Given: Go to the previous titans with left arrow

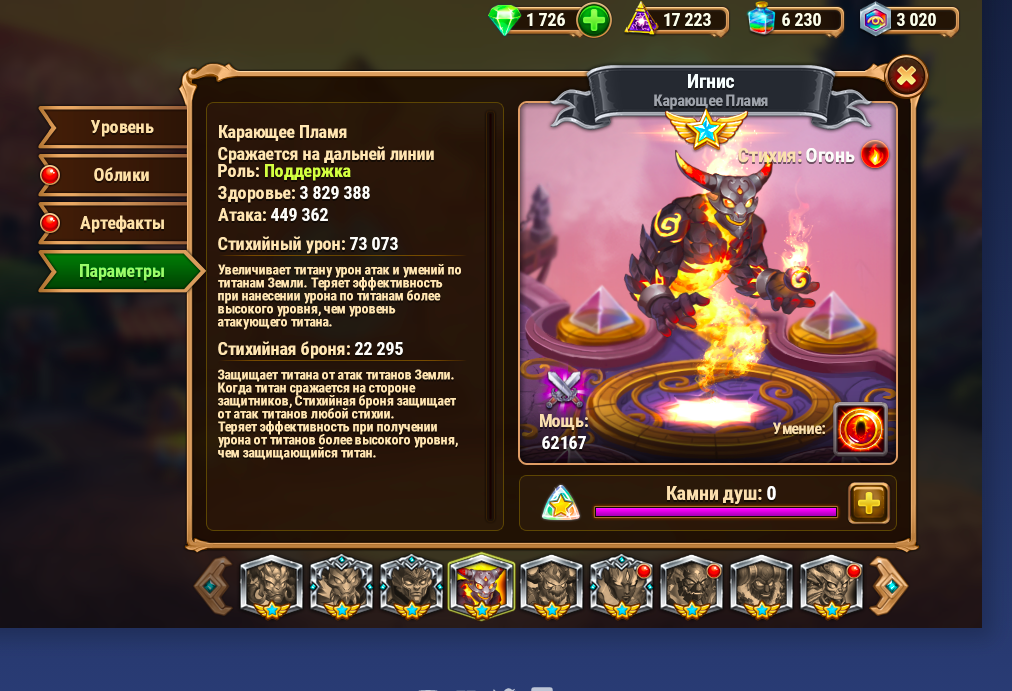Looking at the screenshot, I should click(212, 586).
